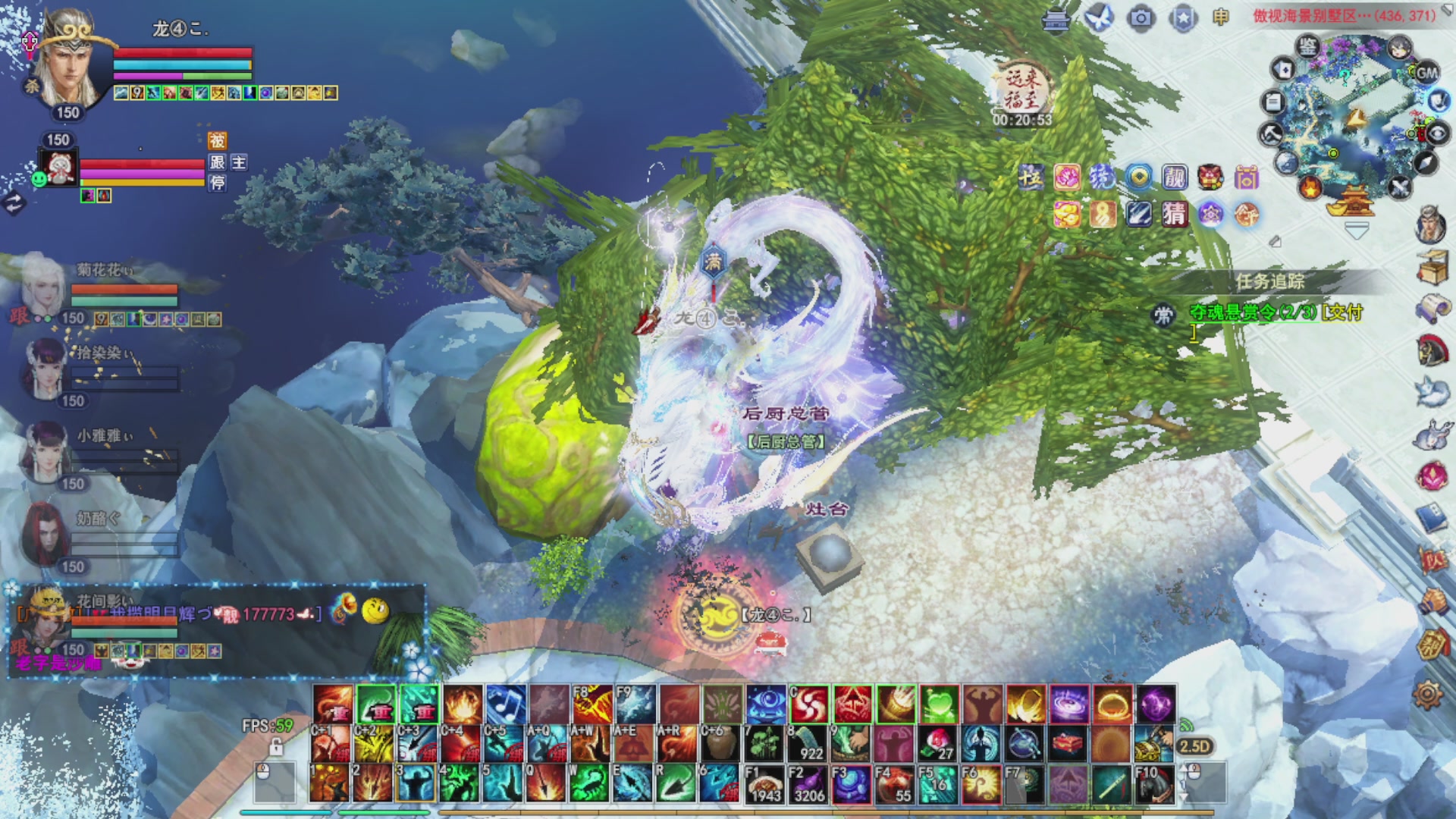The height and width of the screenshot is (819, 1456).
Task: Click the 猜 event icon
Action: pos(1174,215)
